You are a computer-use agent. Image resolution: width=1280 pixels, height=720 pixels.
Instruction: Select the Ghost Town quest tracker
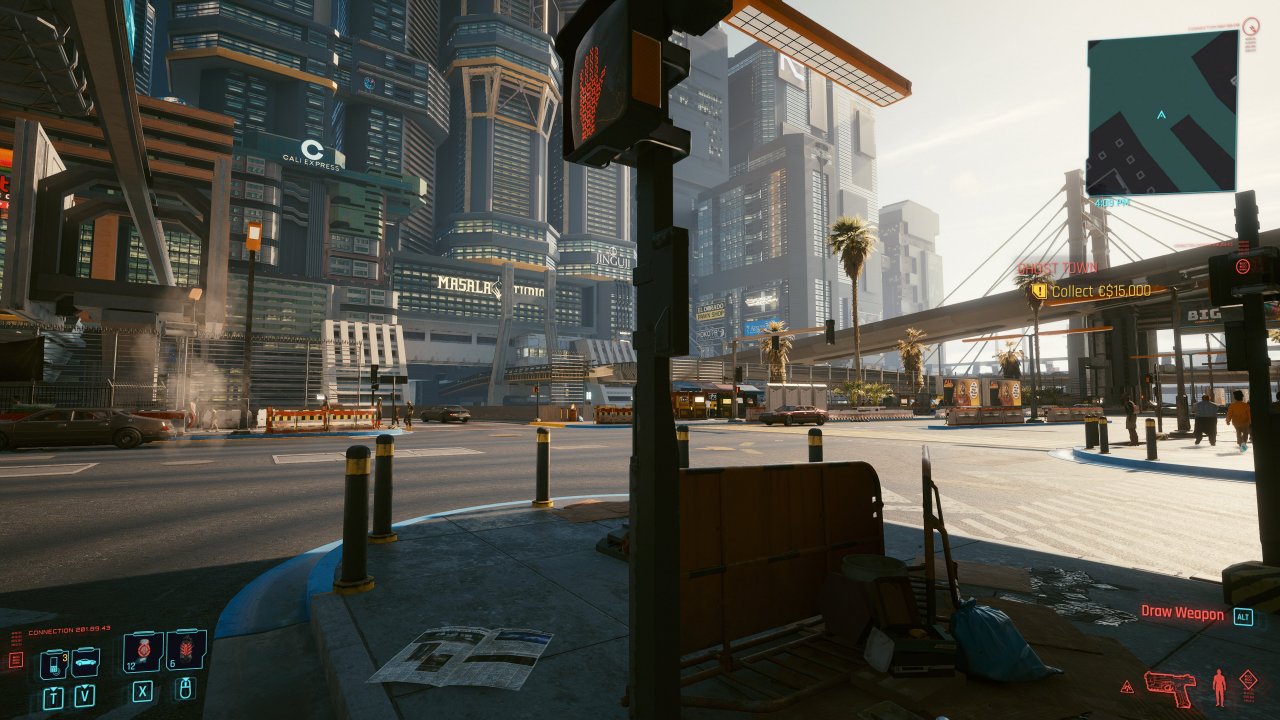[x=1058, y=268]
